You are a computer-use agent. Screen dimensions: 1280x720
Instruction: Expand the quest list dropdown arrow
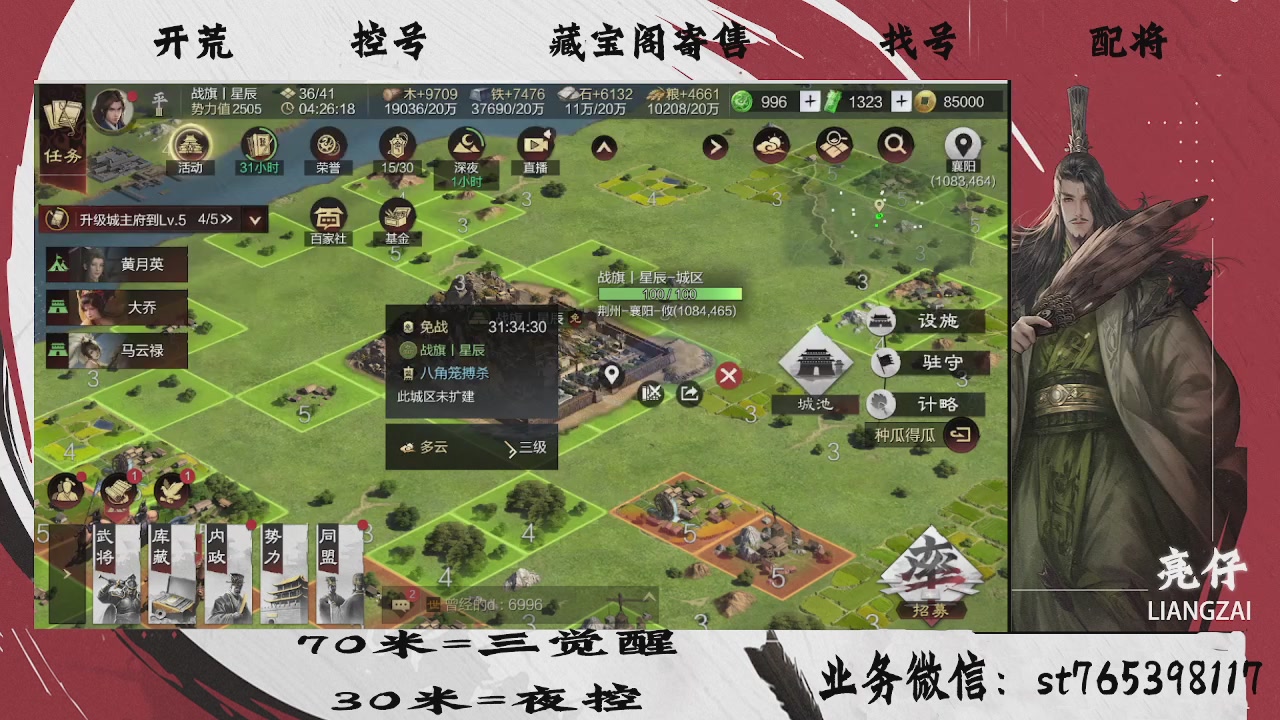coord(253,219)
